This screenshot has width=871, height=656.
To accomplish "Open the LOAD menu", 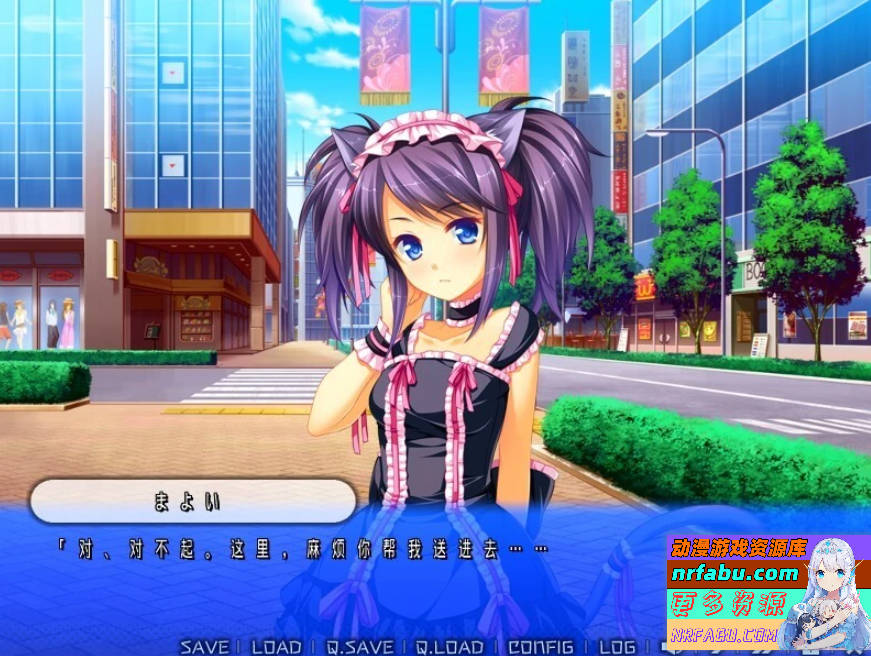I will pos(276,647).
